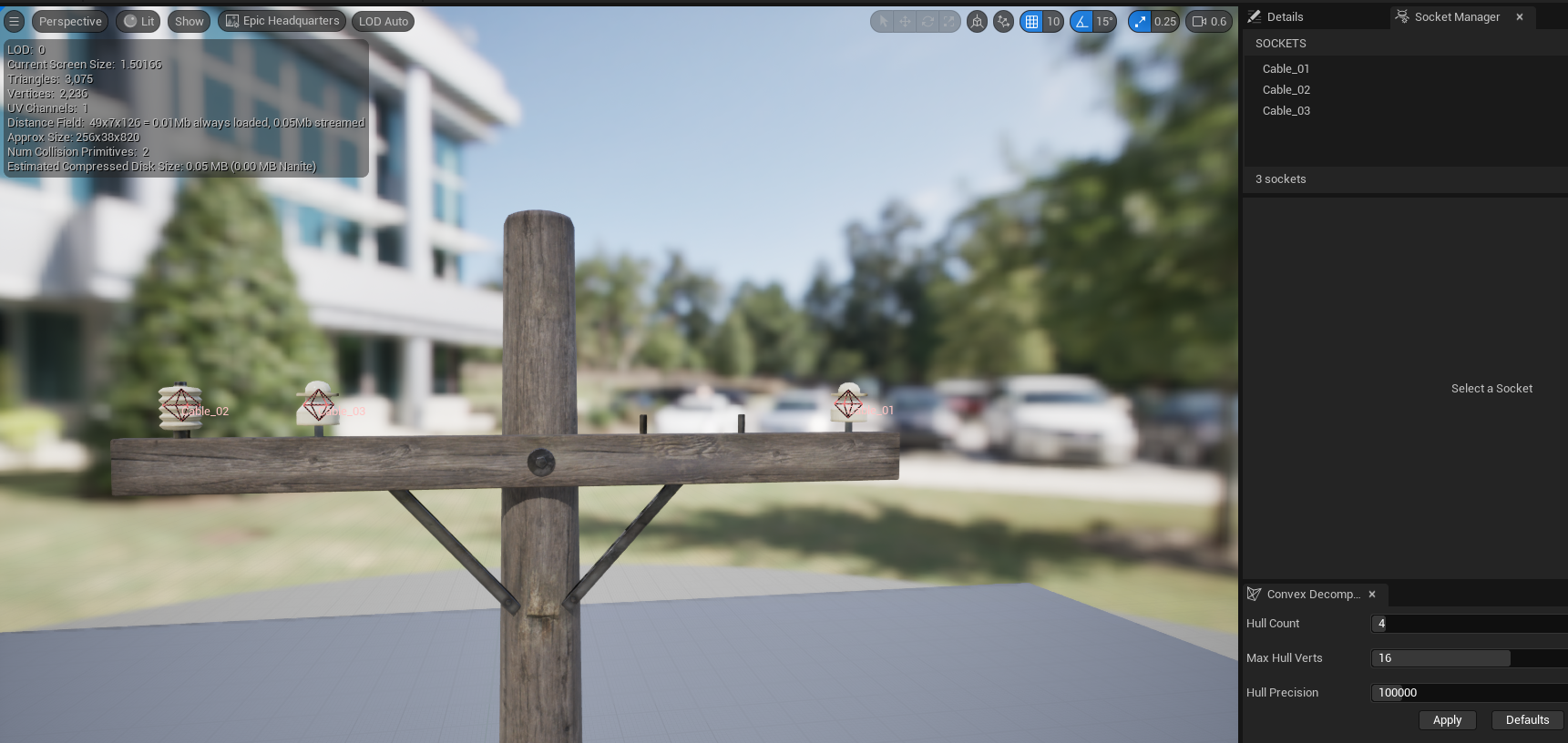Toggle the 0.25 scale snapping
1568x743 pixels.
[x=1139, y=21]
